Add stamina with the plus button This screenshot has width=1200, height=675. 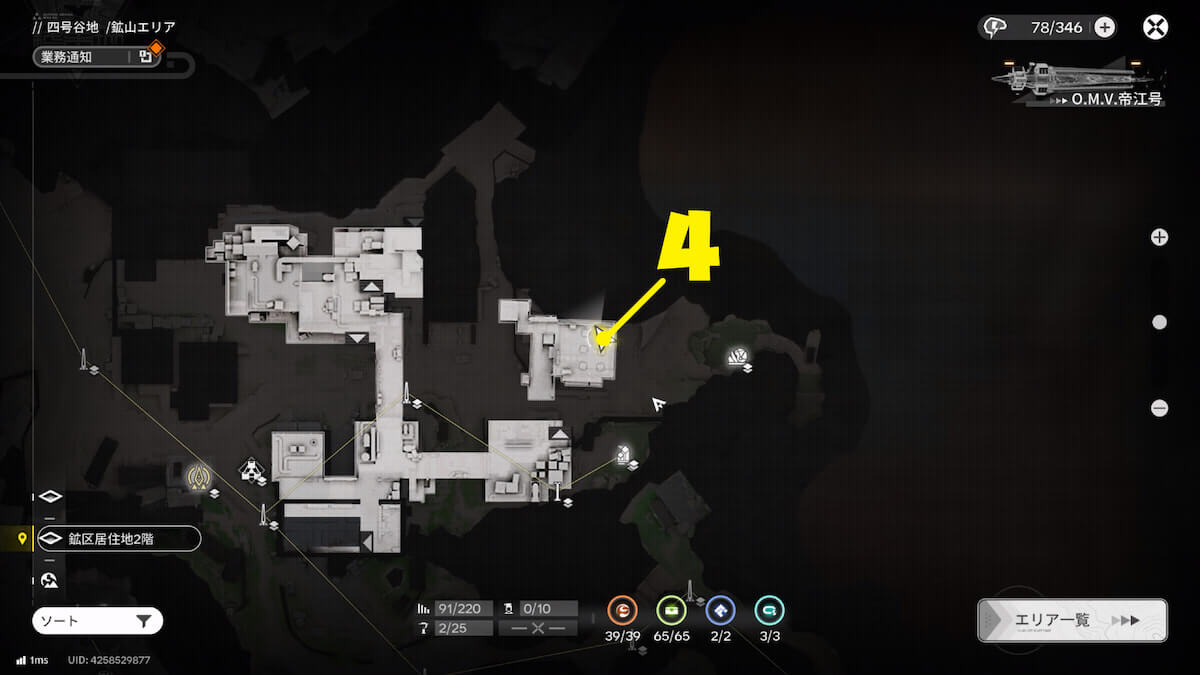click(x=1104, y=27)
